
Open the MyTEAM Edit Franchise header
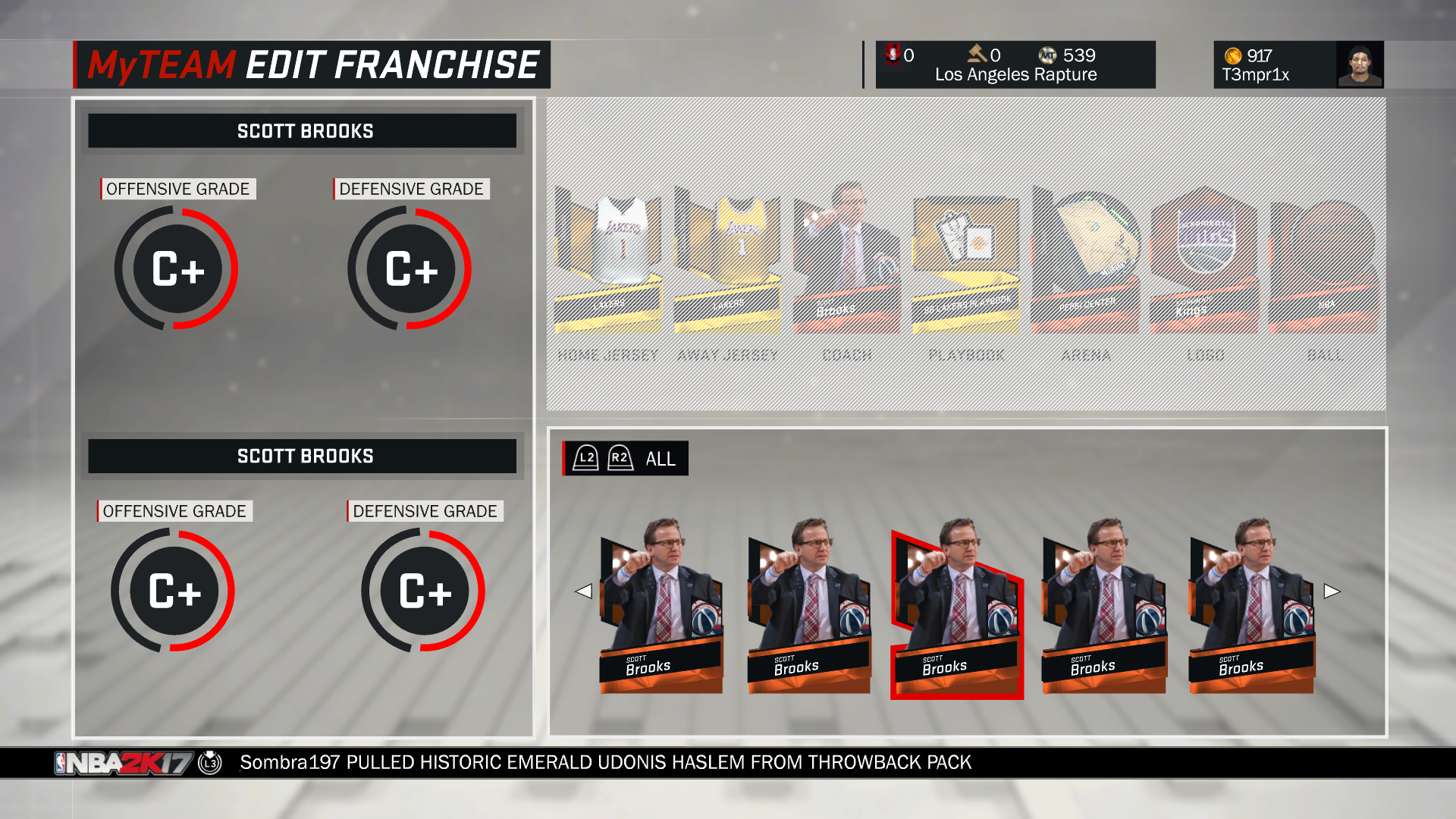(311, 64)
